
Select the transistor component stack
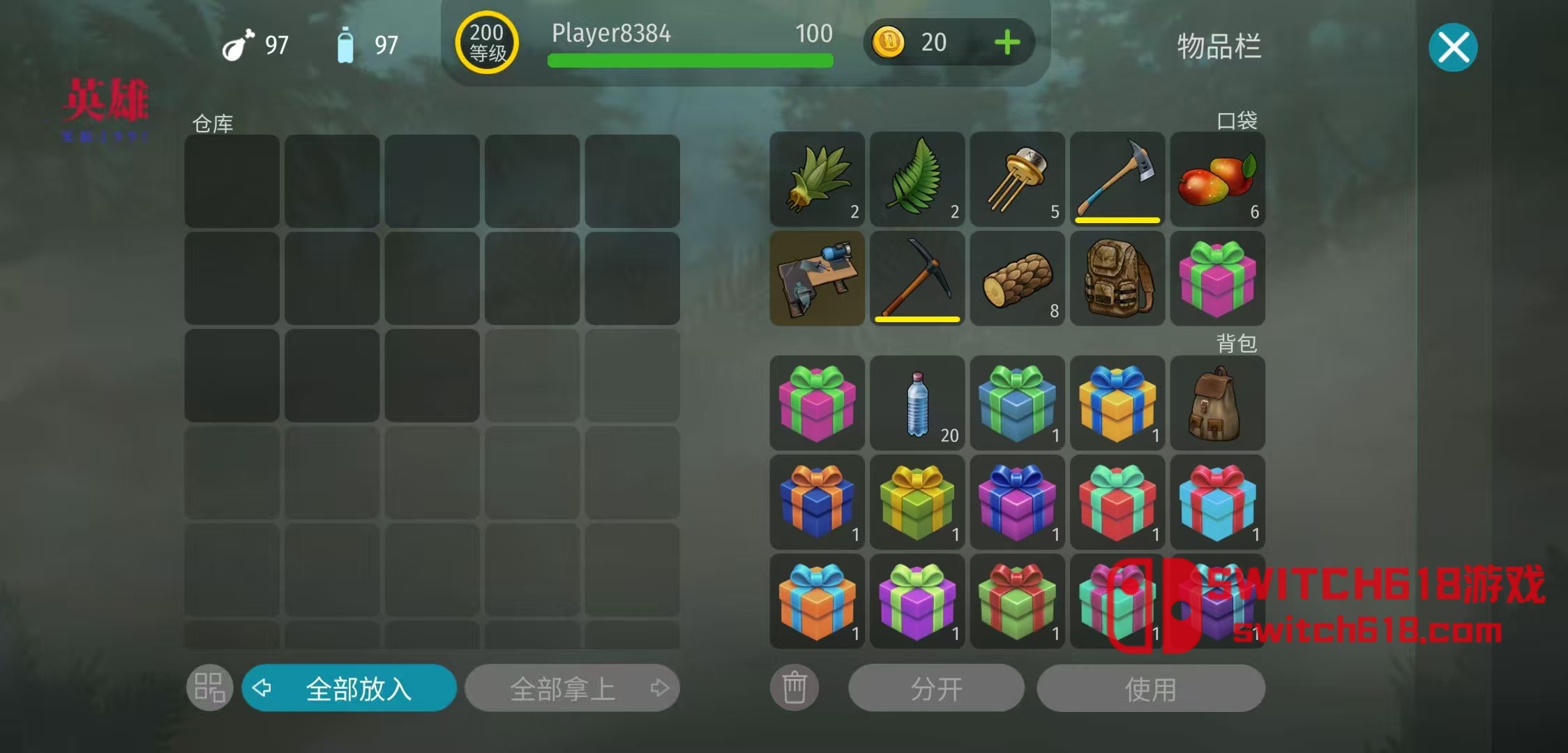pyautogui.click(x=1017, y=178)
